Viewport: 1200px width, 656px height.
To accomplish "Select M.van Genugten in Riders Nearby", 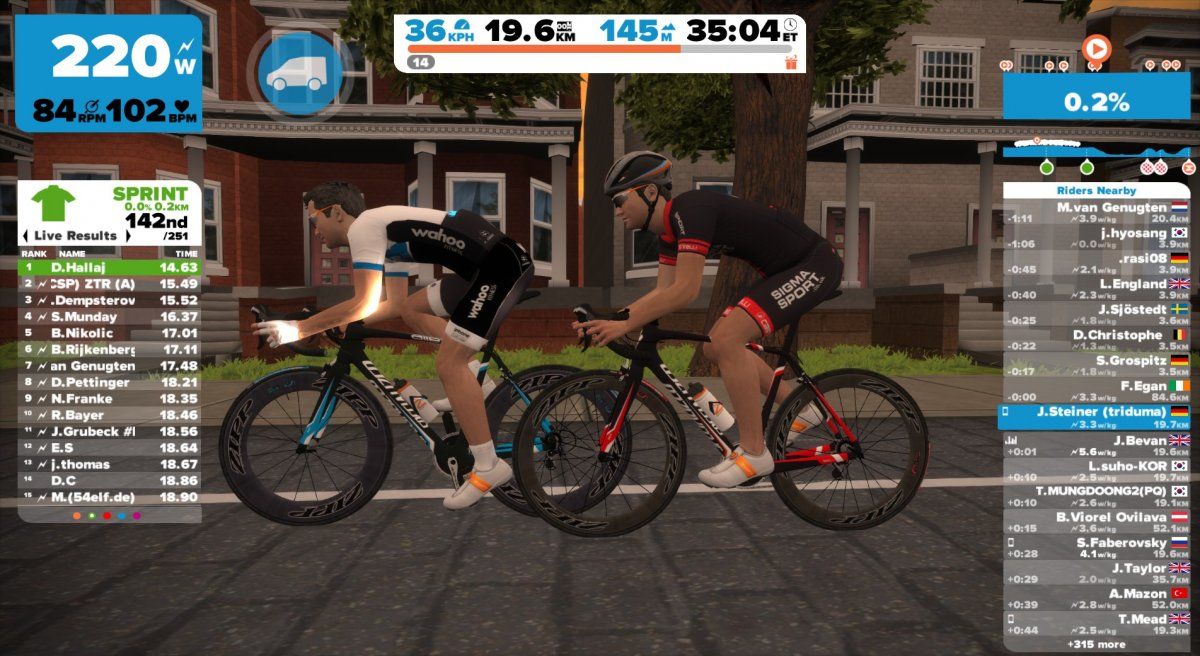I will [1099, 212].
